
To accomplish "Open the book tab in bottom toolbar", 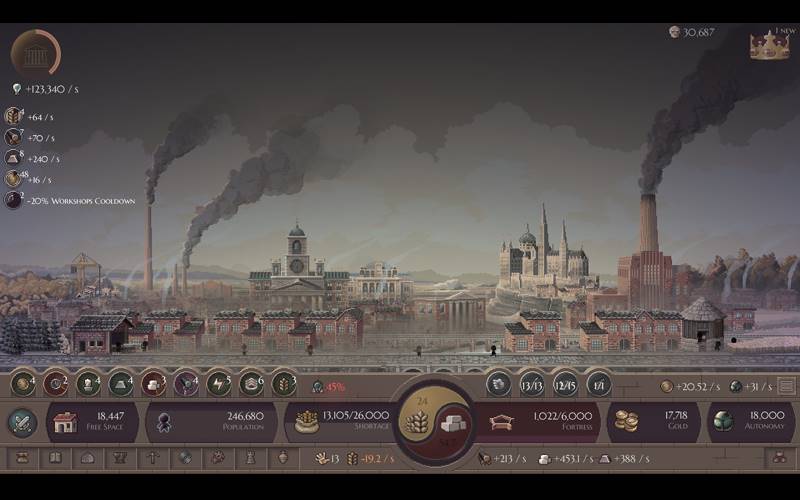I will 55,458.
